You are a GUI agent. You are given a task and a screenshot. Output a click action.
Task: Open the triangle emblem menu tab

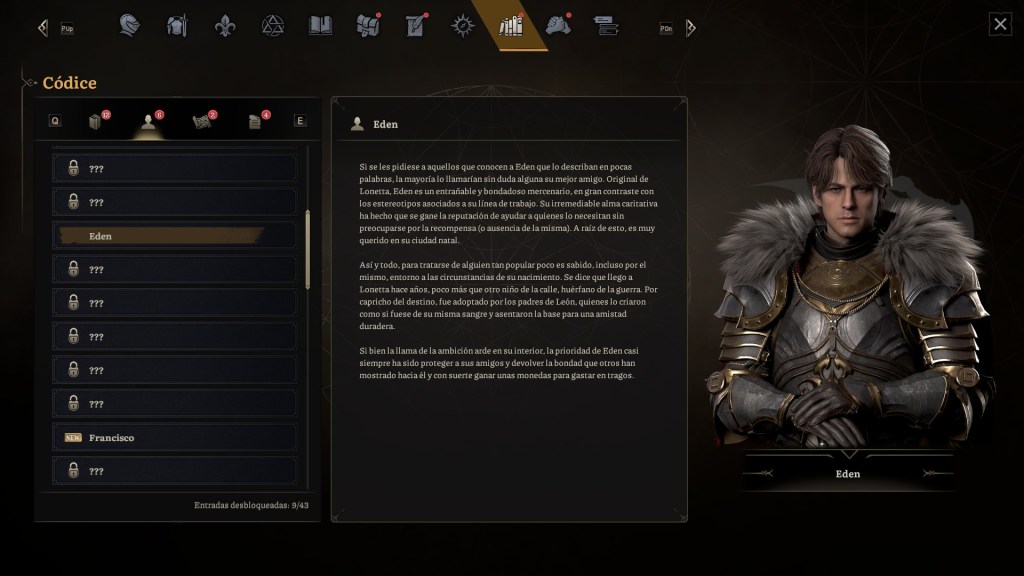click(x=272, y=25)
